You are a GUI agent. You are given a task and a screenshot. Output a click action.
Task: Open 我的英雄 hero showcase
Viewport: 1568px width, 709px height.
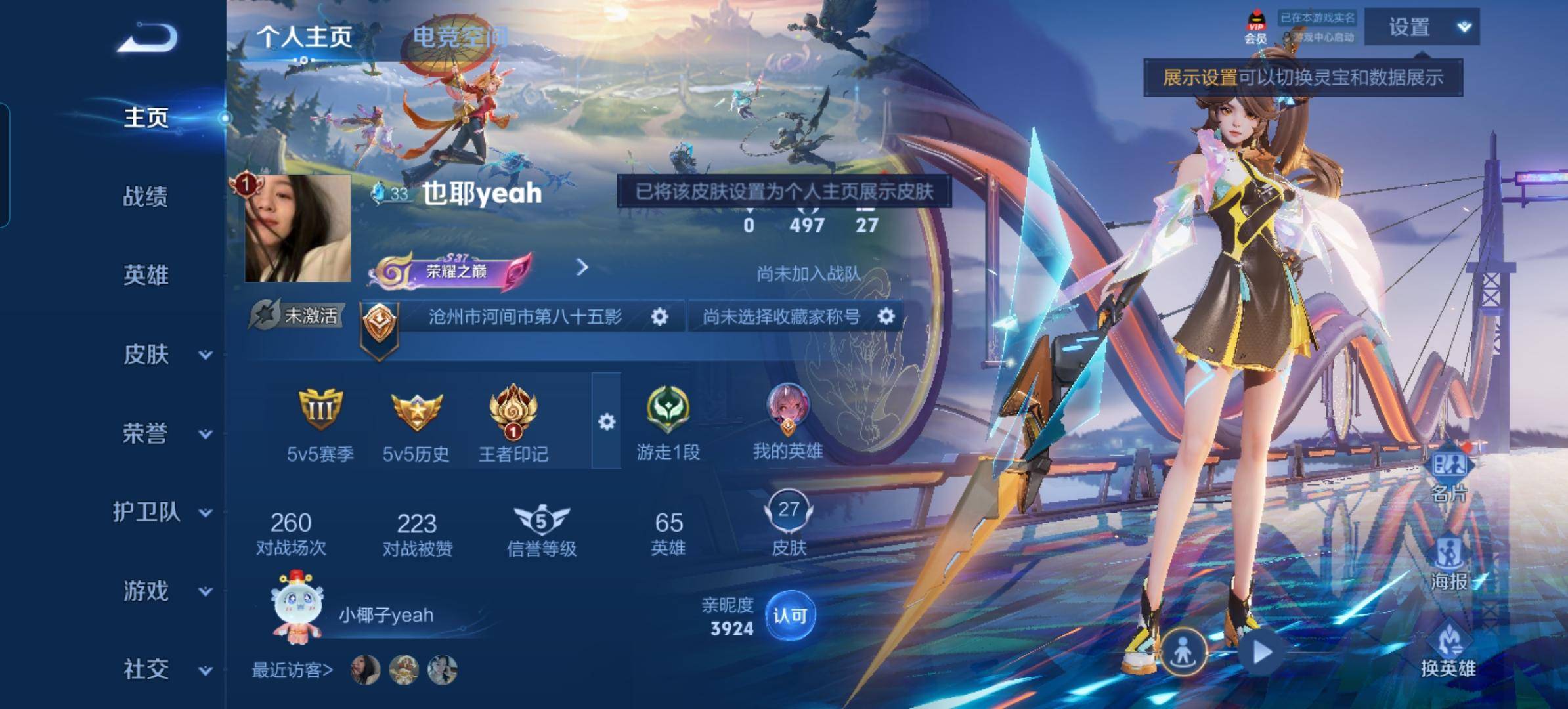[x=788, y=421]
